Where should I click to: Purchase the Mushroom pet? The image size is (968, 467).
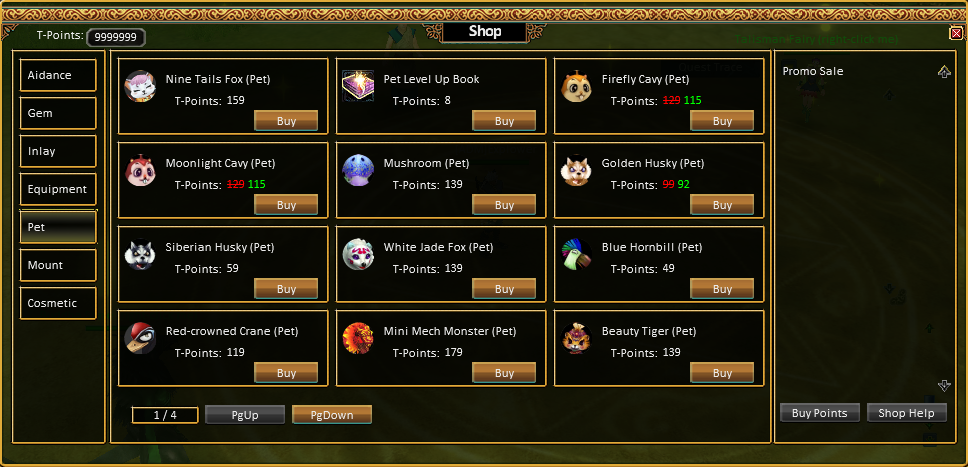tap(504, 205)
